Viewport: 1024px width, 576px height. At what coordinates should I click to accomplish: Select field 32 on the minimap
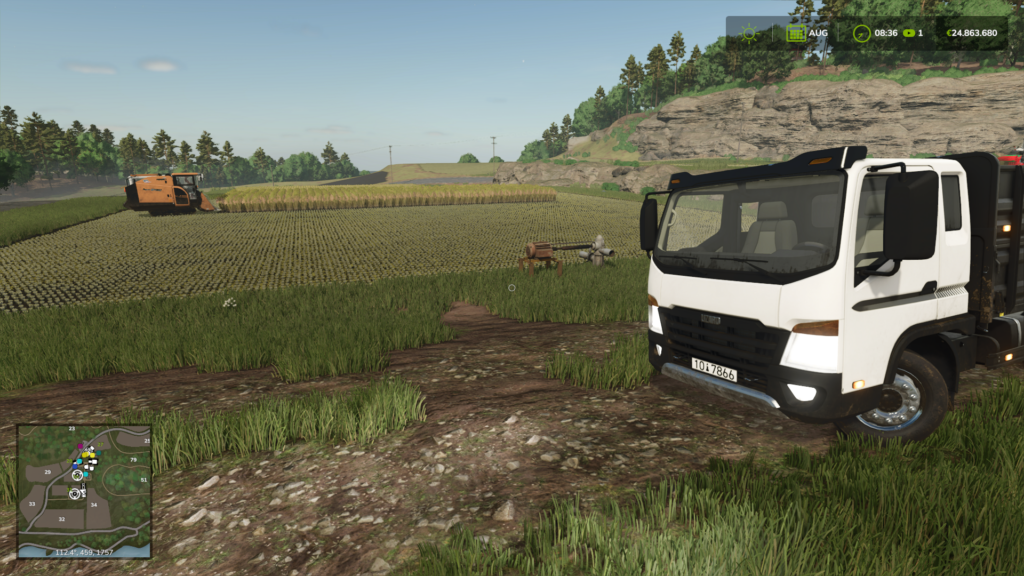tap(62, 519)
